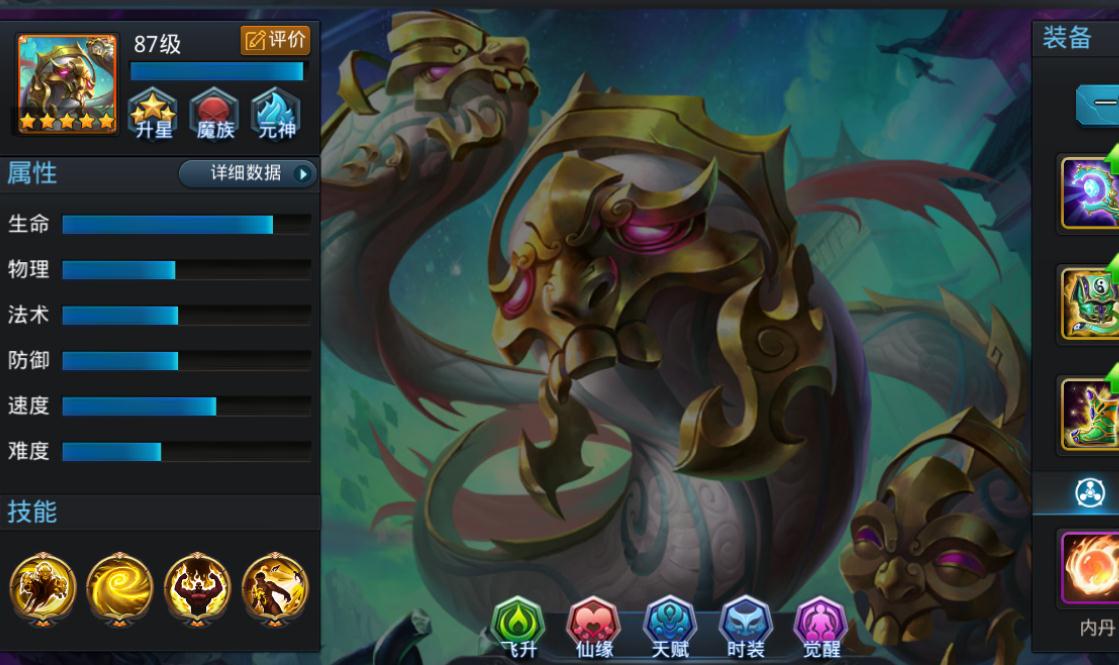Select the golden swirl skill icon
Viewport: 1119px width, 665px height.
pyautogui.click(x=120, y=586)
